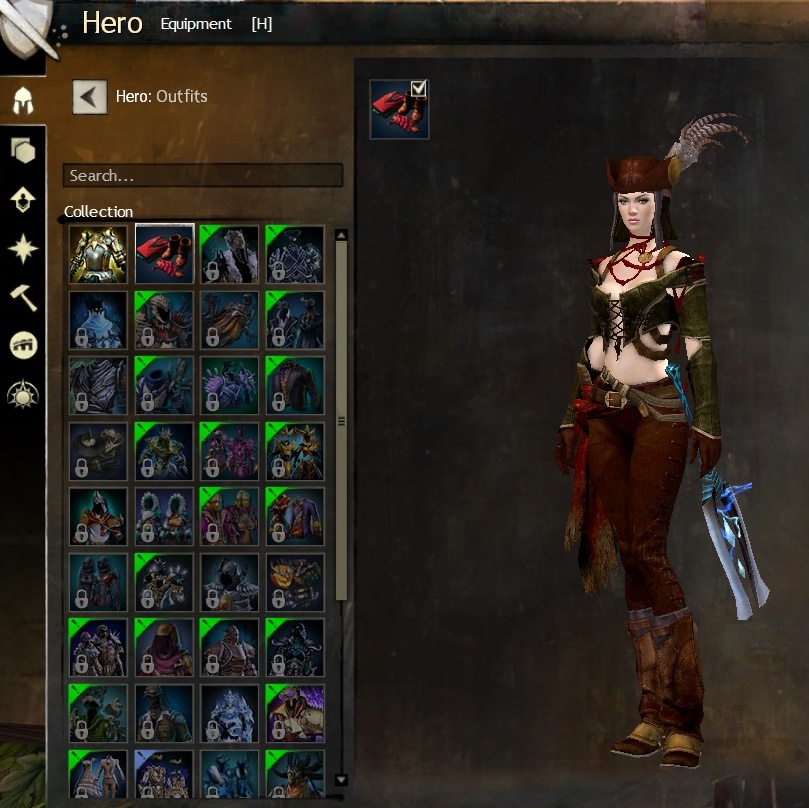
Task: Pick the locked brown scarecrow-hood outfit
Action: 164,320
